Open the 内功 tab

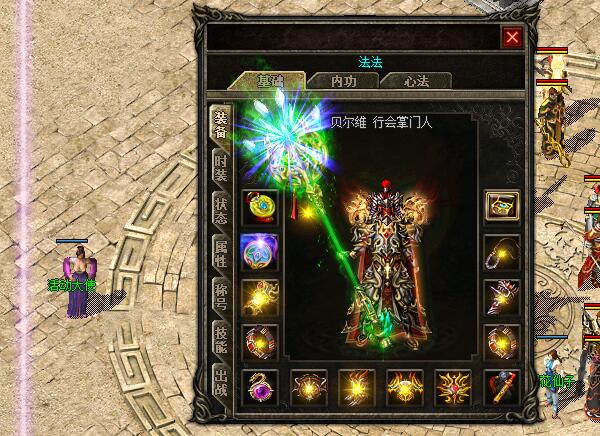pyautogui.click(x=342, y=81)
